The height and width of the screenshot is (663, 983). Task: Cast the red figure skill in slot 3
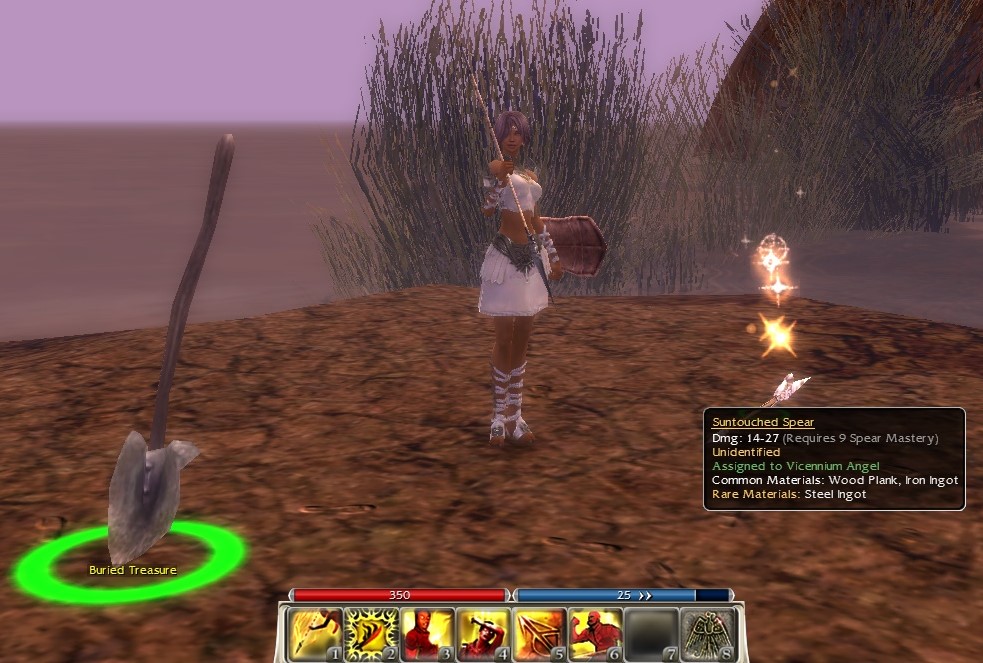pyautogui.click(x=427, y=634)
